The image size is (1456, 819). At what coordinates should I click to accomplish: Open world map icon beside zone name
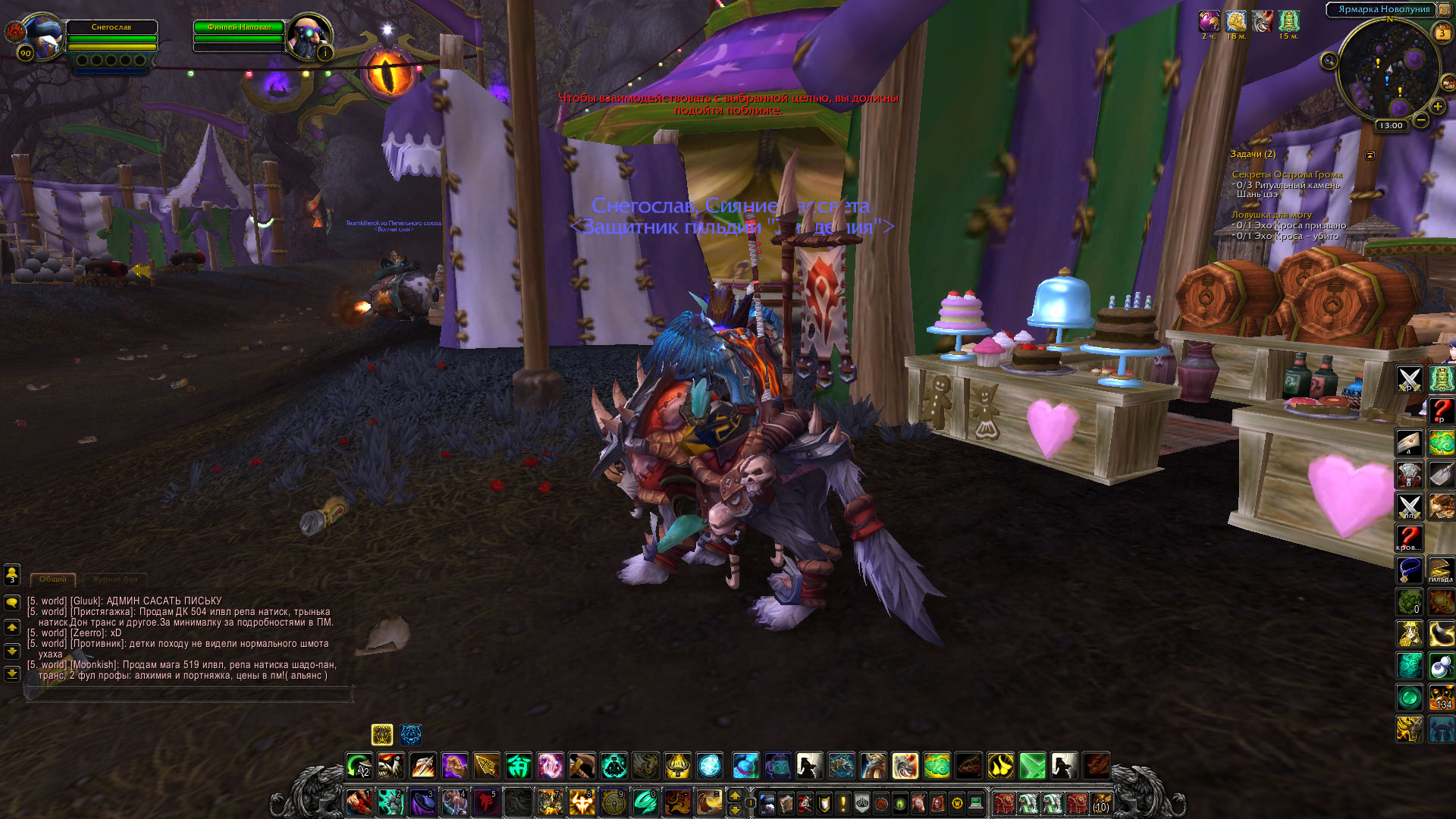[1444, 10]
